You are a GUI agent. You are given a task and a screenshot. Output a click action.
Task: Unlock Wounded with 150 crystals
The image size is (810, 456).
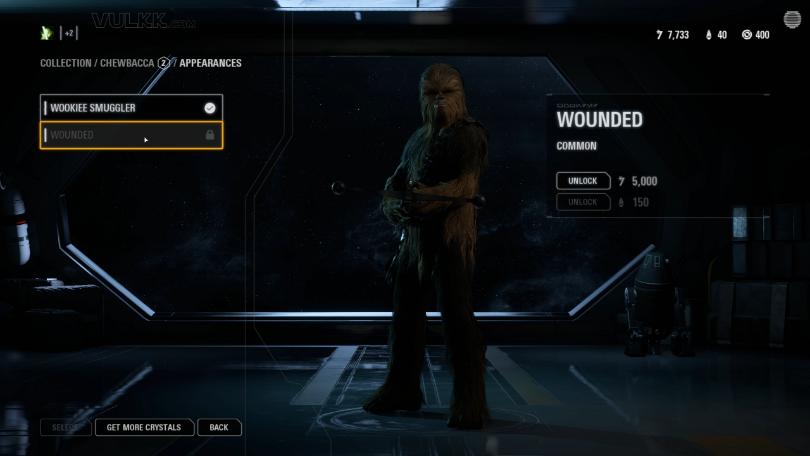(x=583, y=202)
